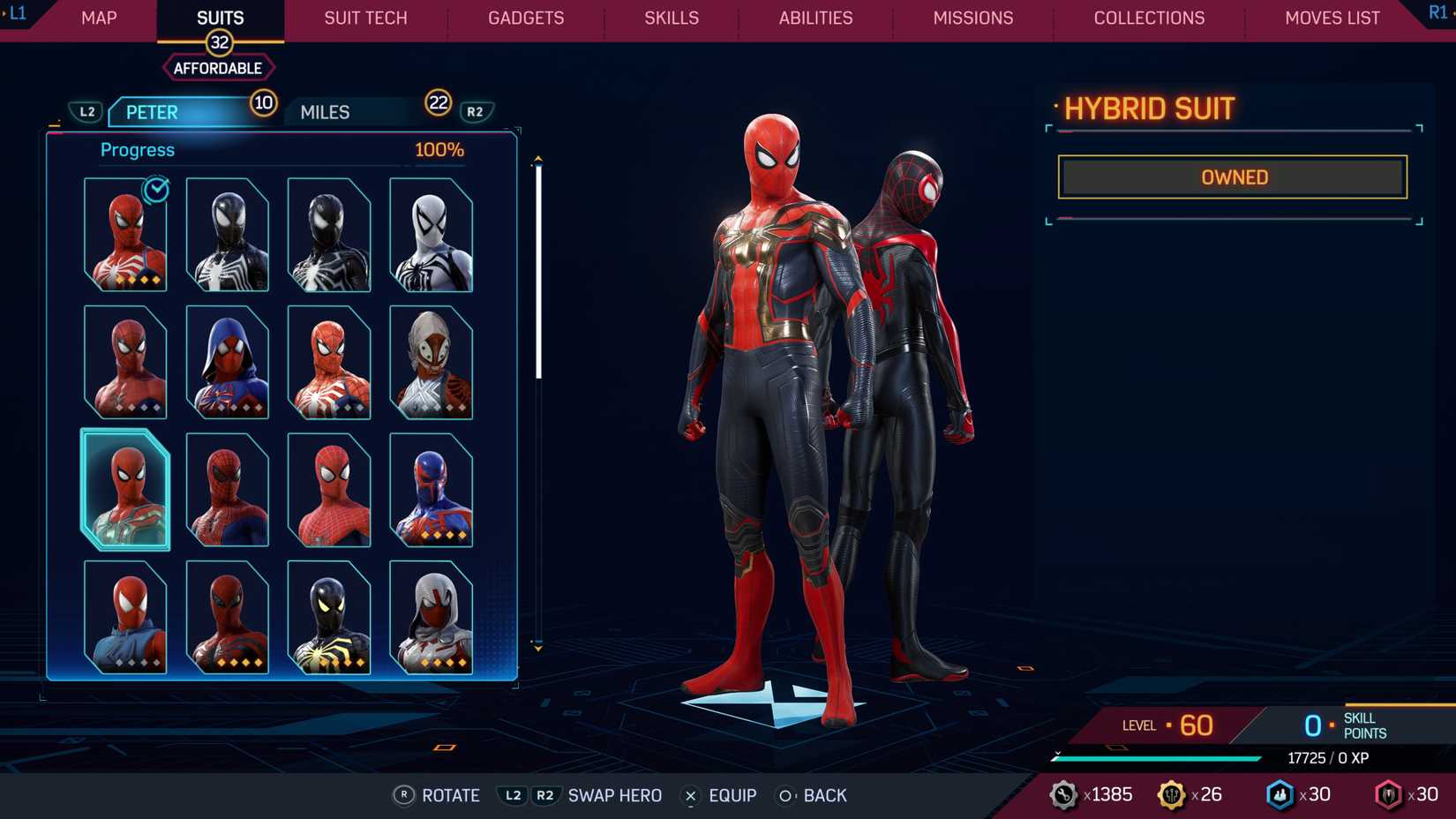
Task: Switch to the MILES tab
Action: pyautogui.click(x=324, y=111)
